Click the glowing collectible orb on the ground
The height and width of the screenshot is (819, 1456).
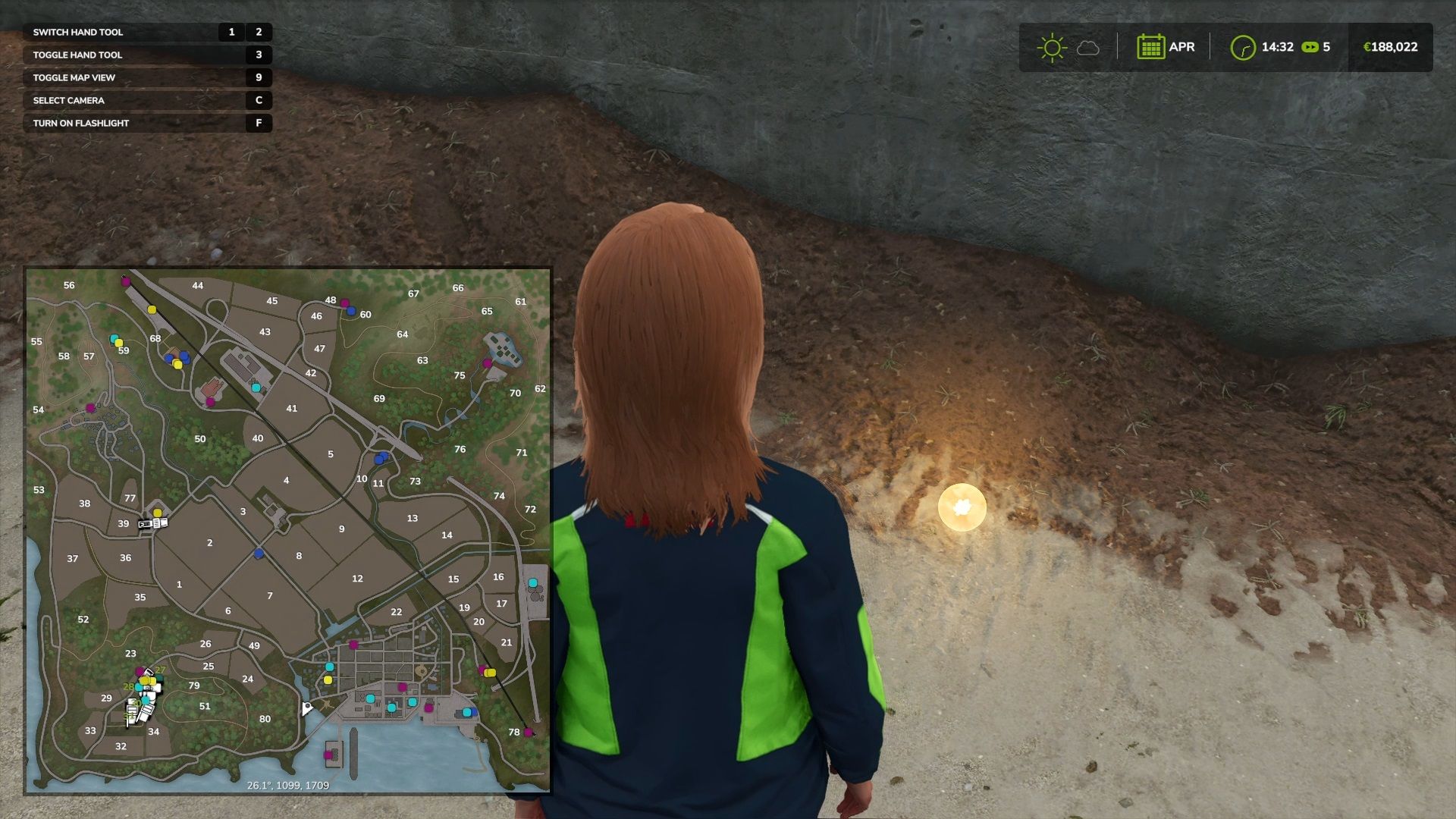(962, 507)
